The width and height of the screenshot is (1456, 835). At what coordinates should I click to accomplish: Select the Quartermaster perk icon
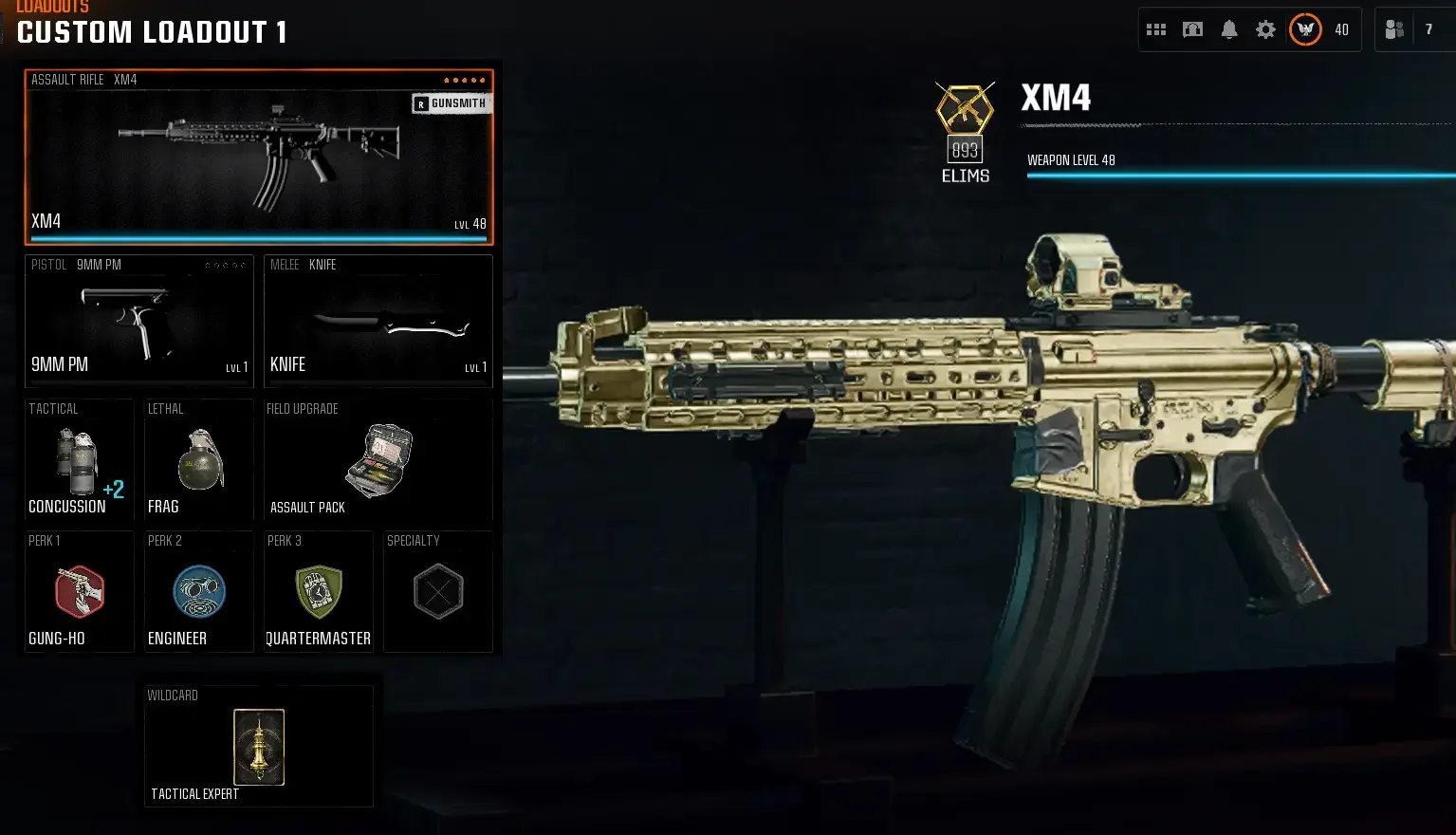click(x=319, y=591)
